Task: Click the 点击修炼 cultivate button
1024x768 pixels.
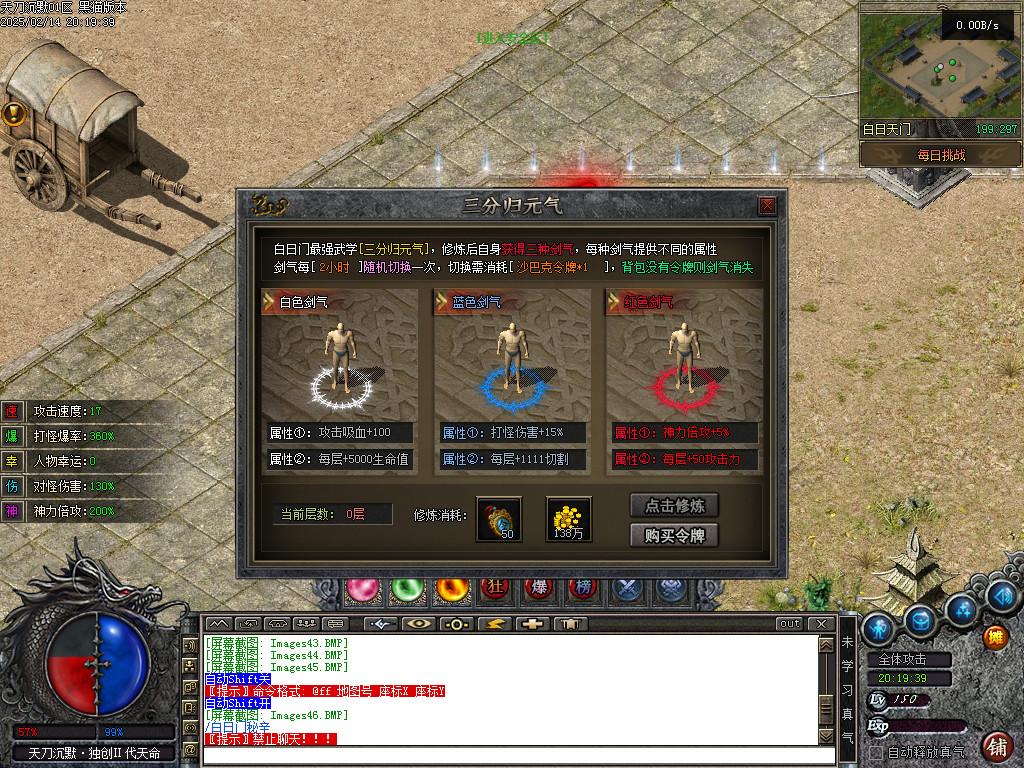Action: tap(674, 505)
